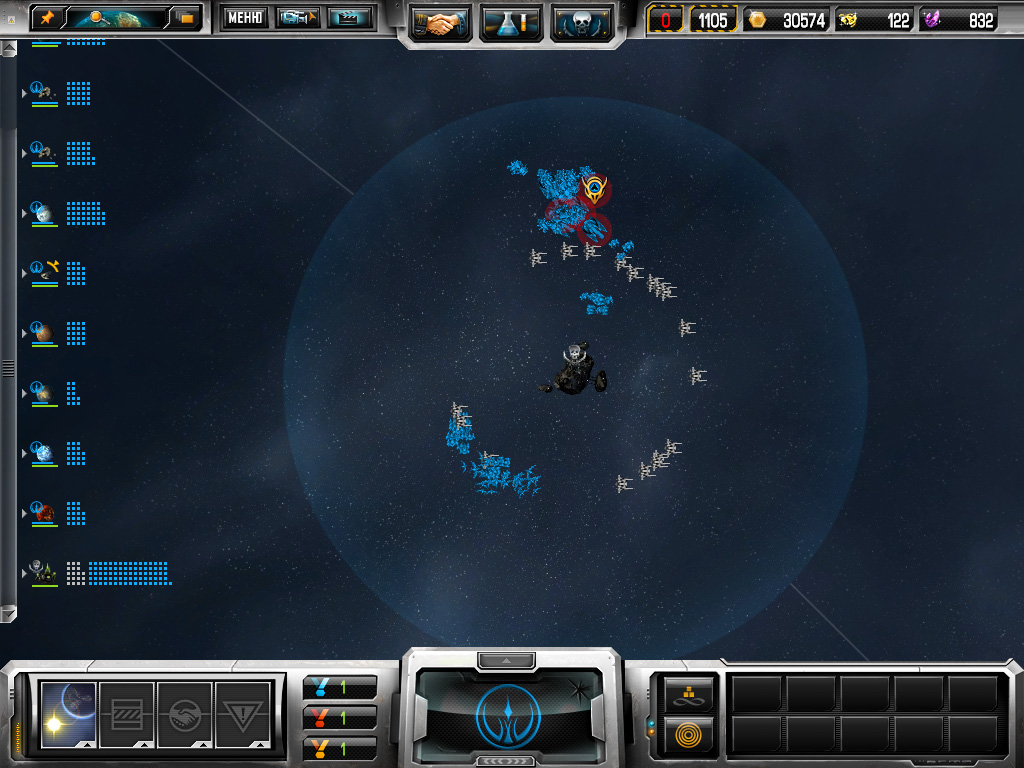Click the faction emblem in center portrait
Screen dimensions: 1024x768
510,716
